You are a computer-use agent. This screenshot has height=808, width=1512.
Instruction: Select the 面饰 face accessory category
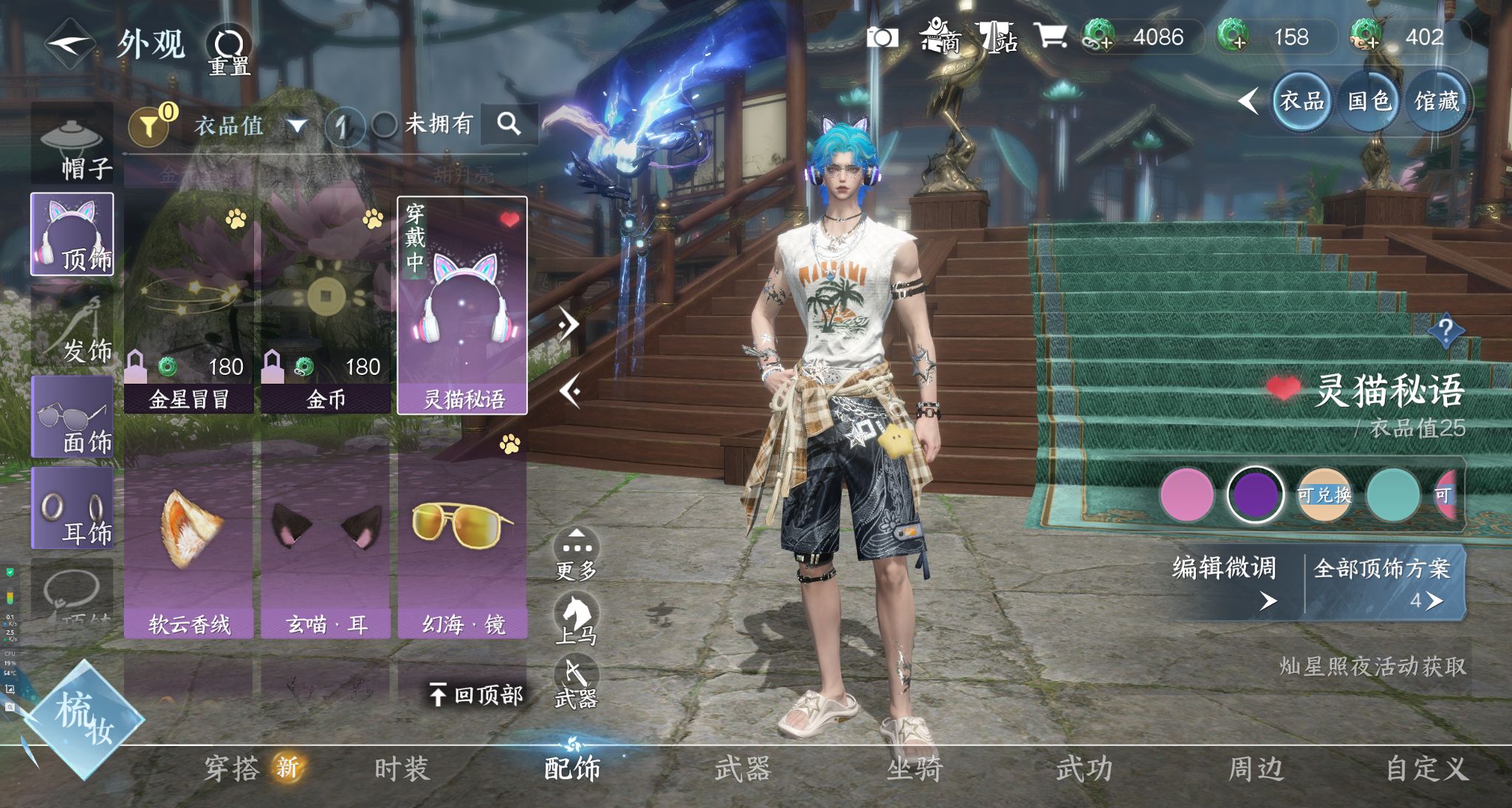coord(72,418)
